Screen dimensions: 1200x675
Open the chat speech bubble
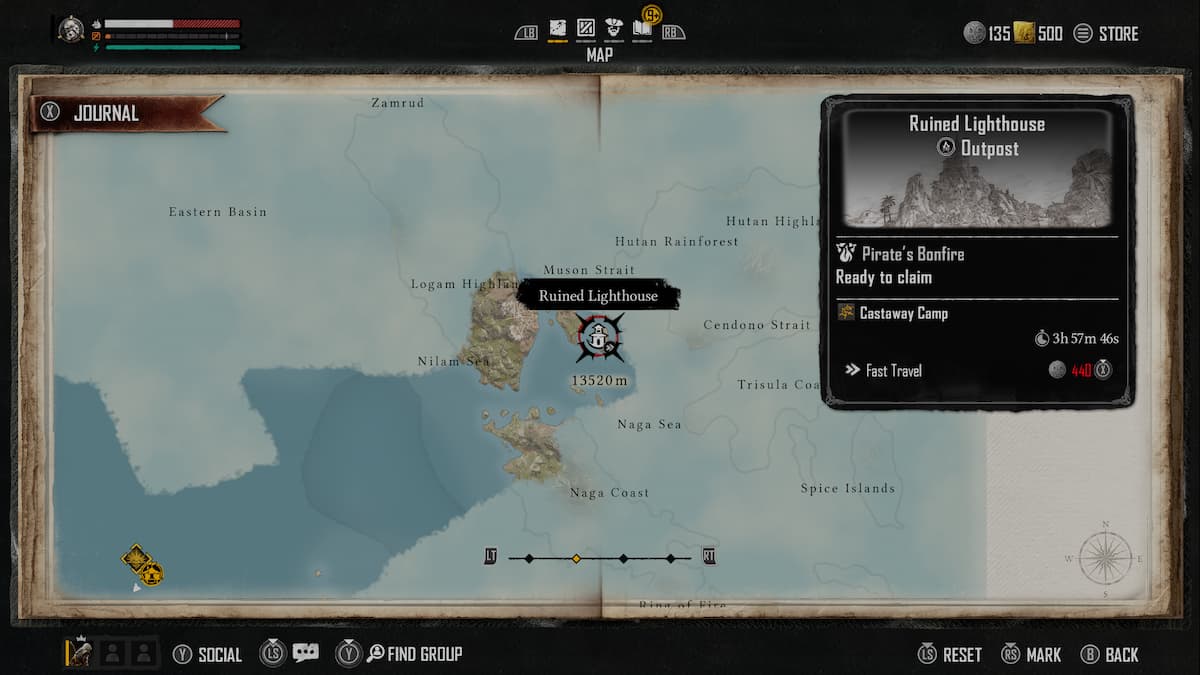306,652
